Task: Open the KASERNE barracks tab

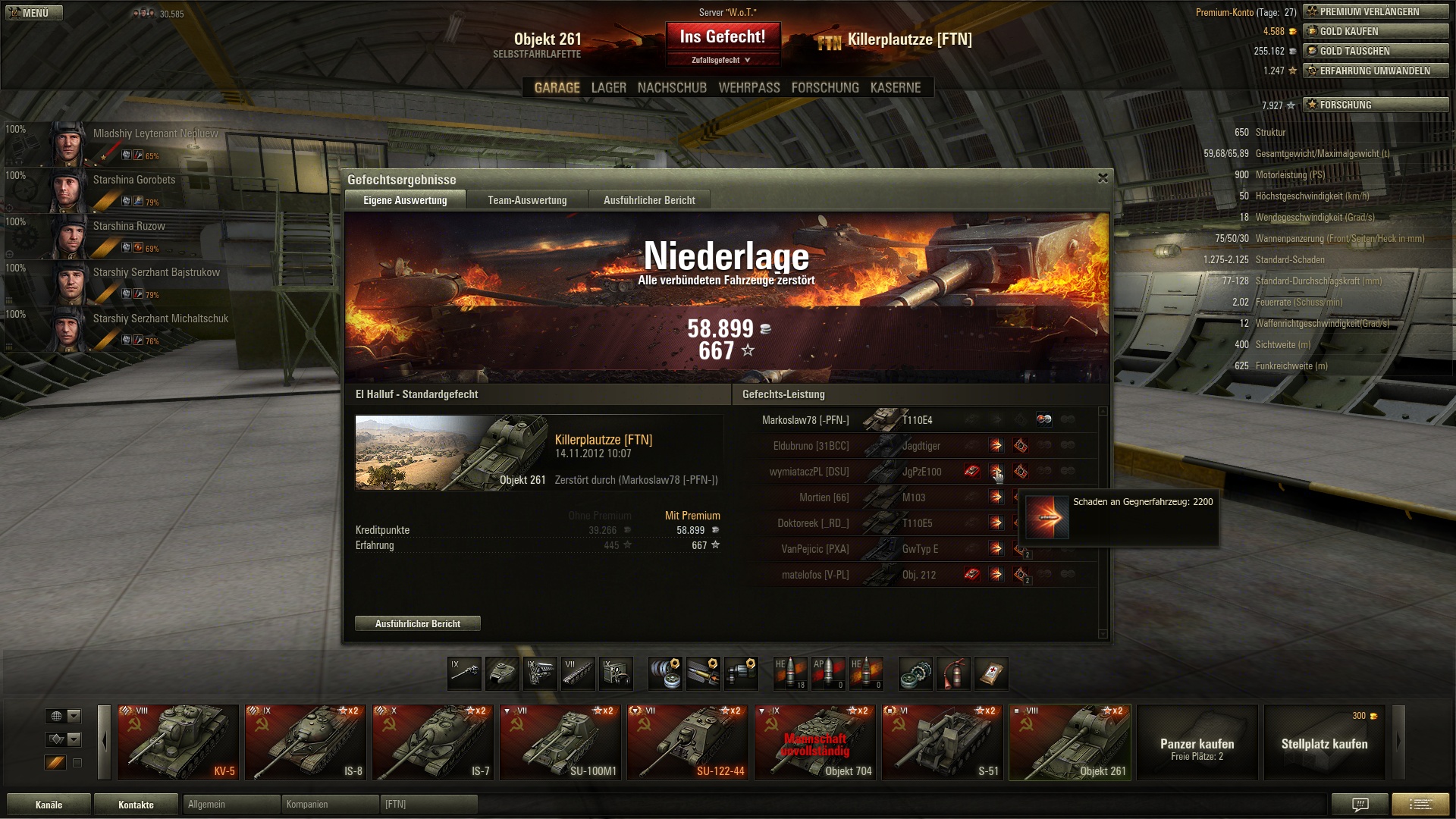Action: [x=895, y=88]
